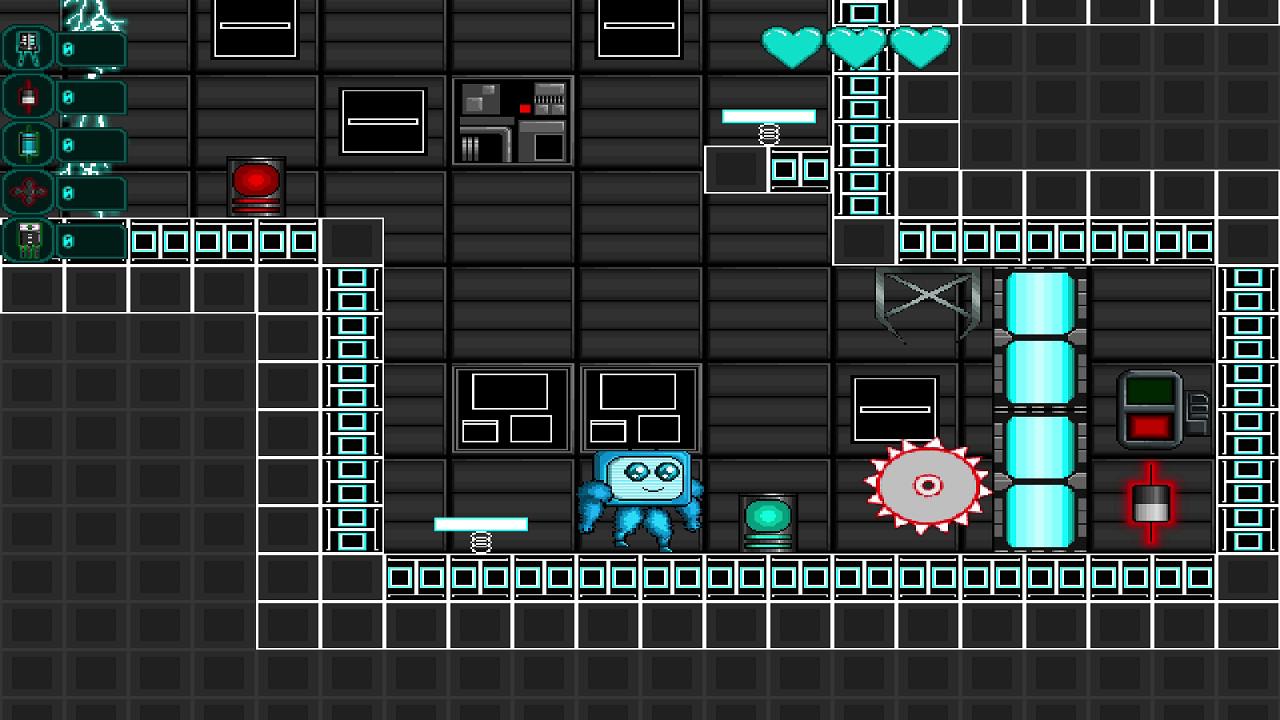Select the green-legged robot icon at HUD bottom

tap(27, 238)
